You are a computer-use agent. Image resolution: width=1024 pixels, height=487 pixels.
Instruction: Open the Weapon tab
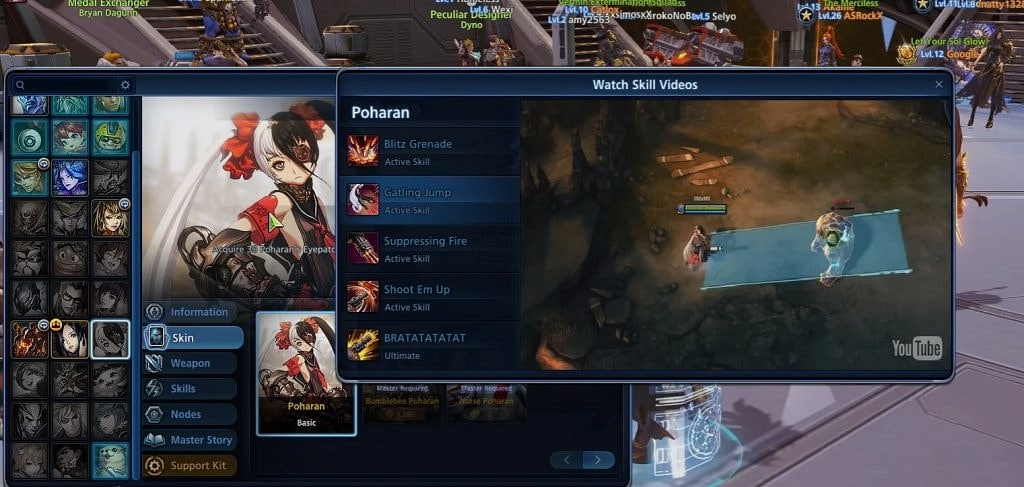pos(191,363)
